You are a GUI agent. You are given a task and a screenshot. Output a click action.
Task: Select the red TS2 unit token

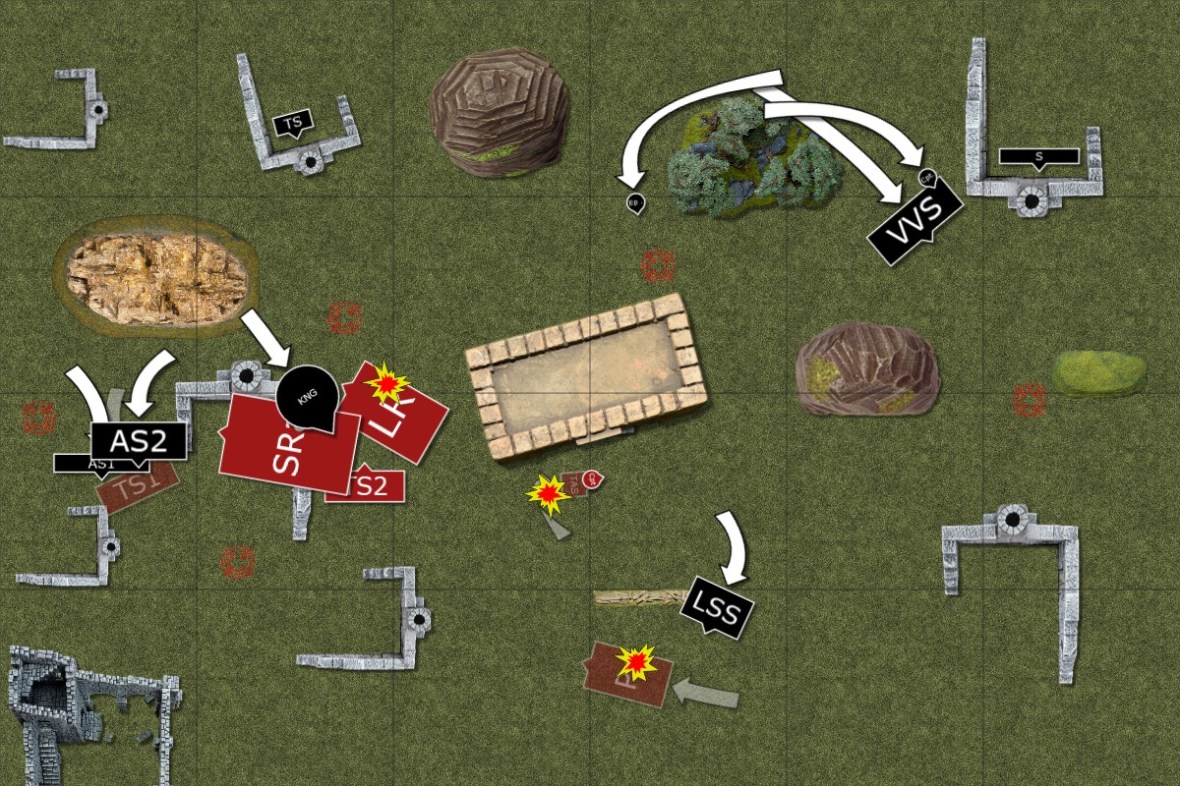click(367, 486)
